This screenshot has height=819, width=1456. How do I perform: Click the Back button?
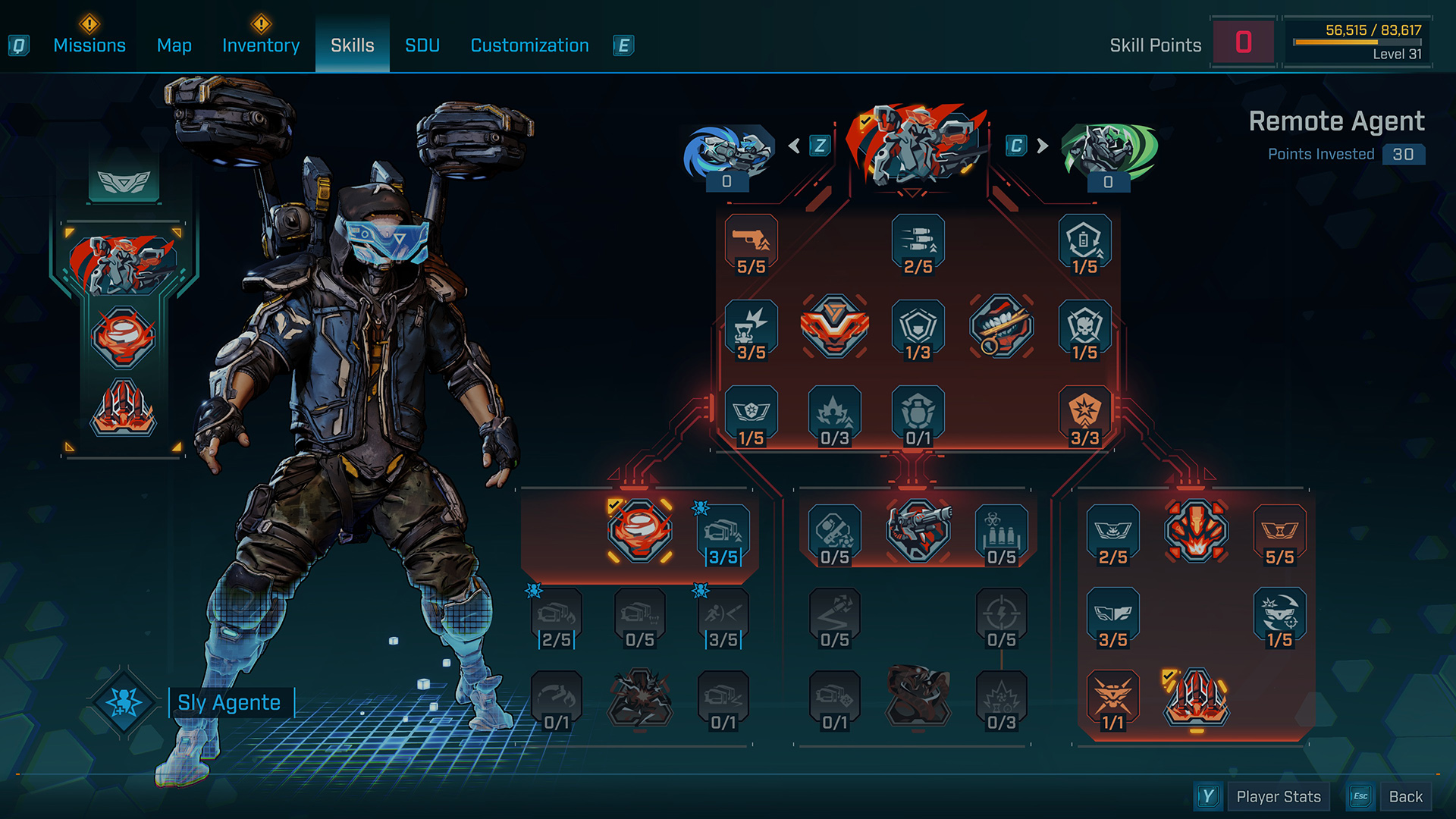1405,796
